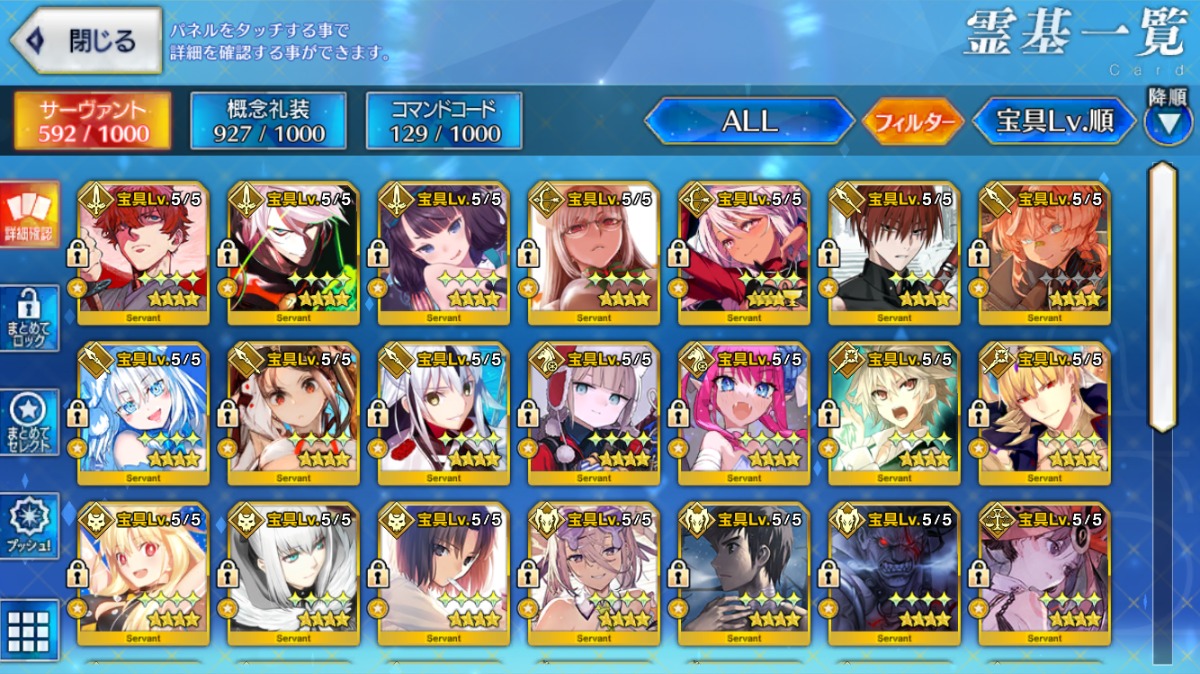Change the grid layout view
Viewport: 1200px width, 674px height.
pos(29,630)
